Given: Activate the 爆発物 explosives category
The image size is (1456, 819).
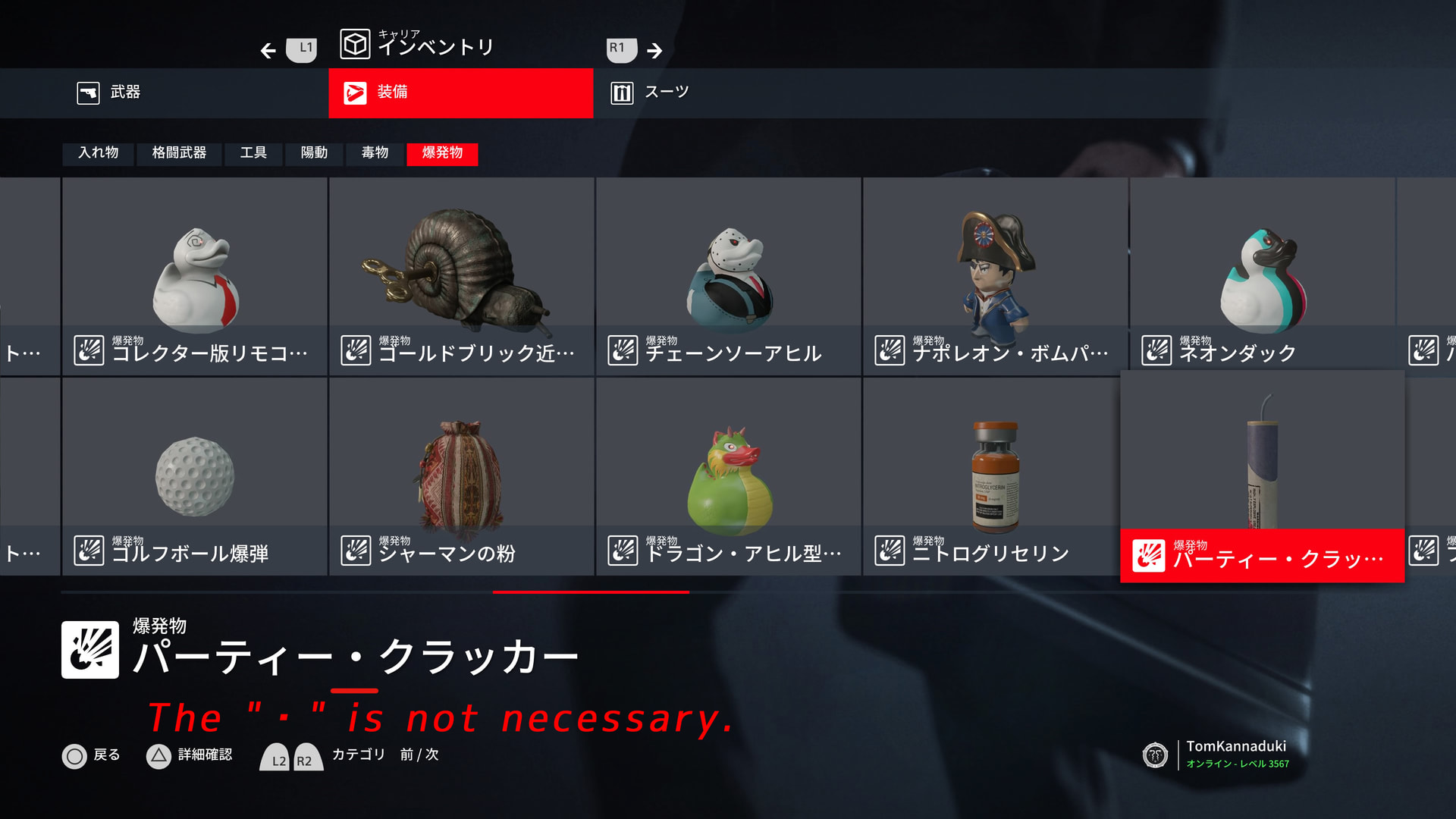Looking at the screenshot, I should coord(442,153).
